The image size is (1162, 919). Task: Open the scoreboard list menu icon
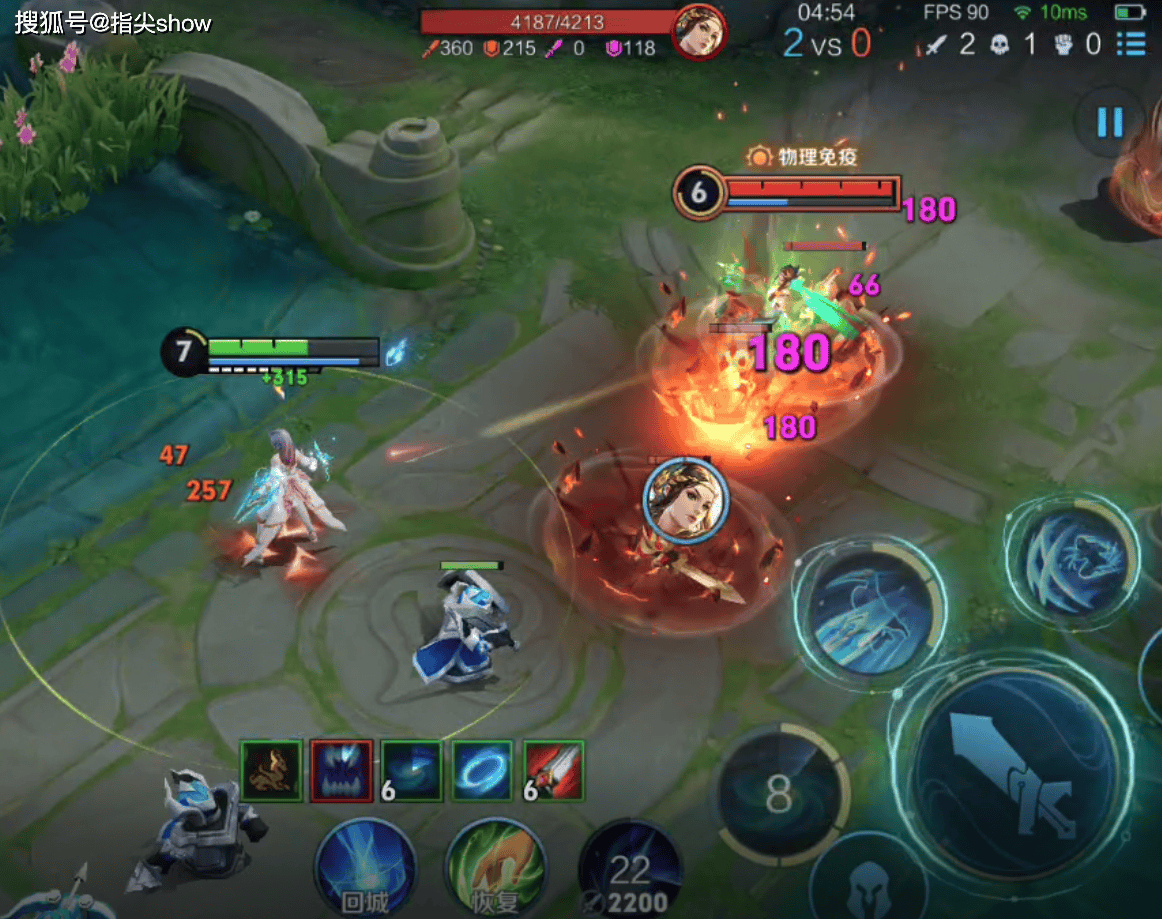(x=1131, y=44)
